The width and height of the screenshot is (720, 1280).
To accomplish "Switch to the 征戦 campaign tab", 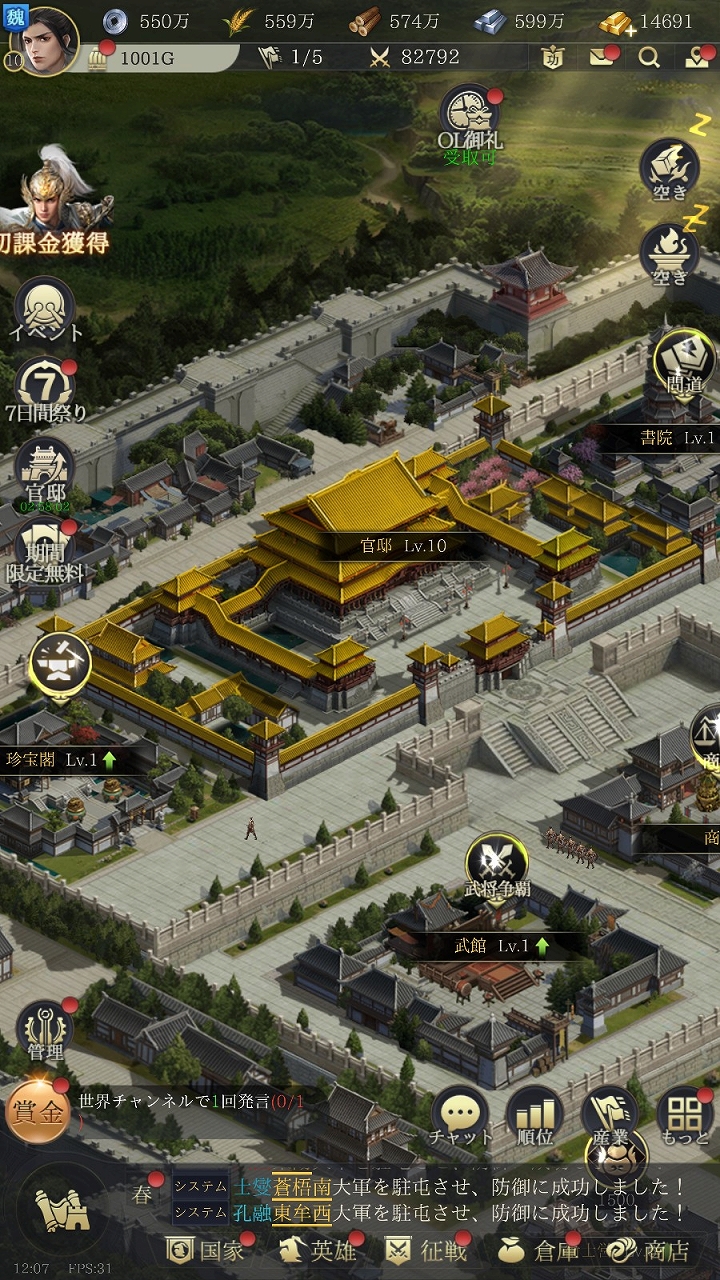I will pos(427,1250).
